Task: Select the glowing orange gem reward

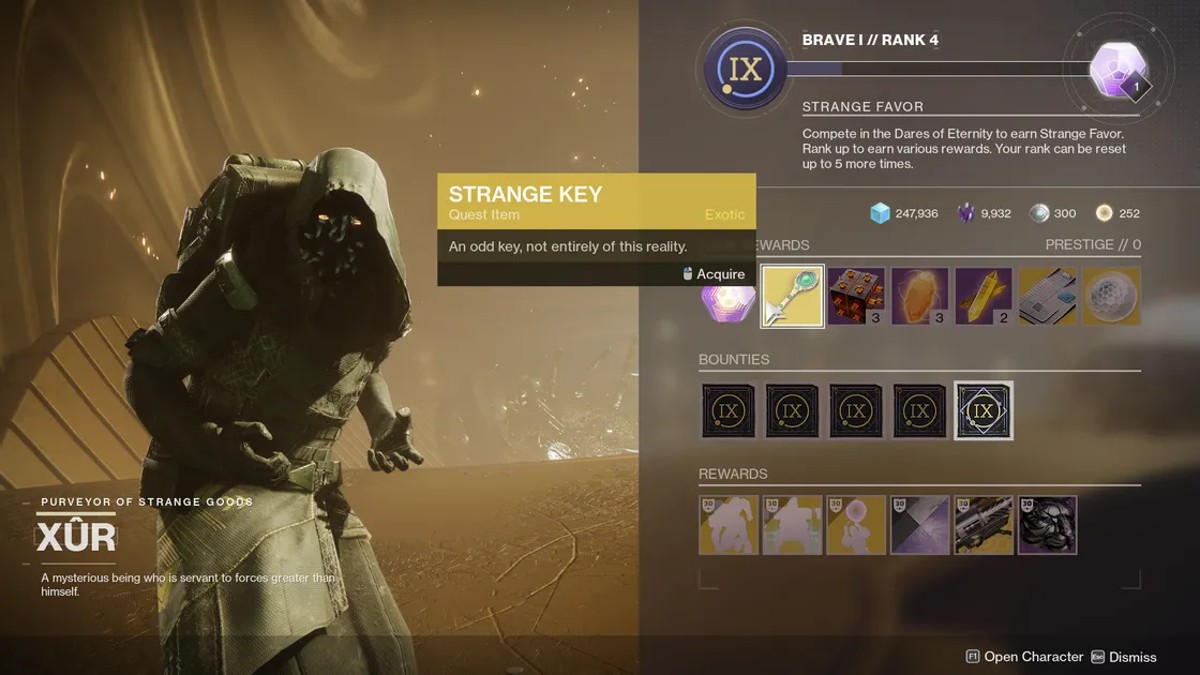Action: pyautogui.click(x=920, y=296)
